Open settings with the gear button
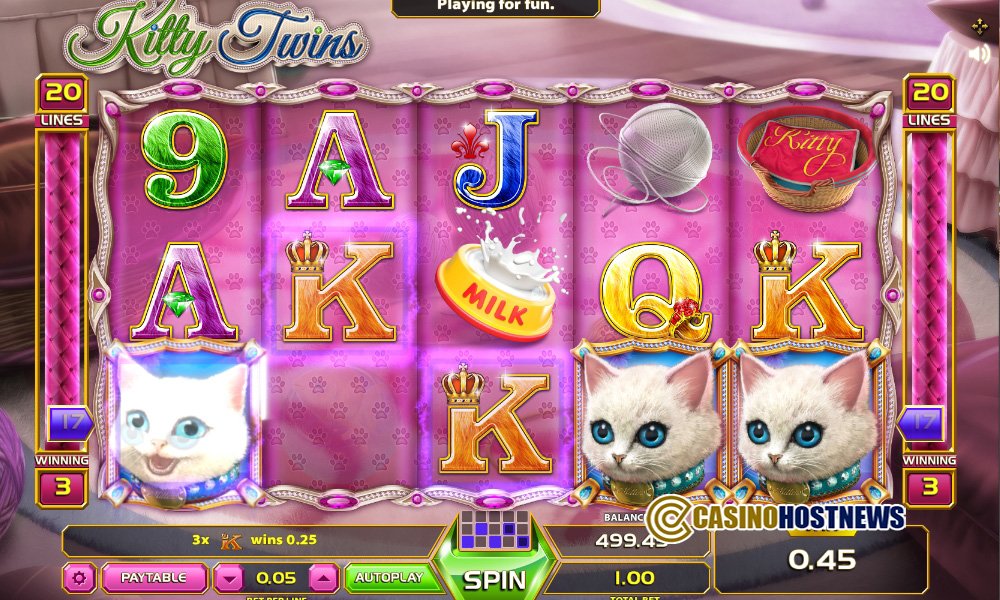This screenshot has width=1000, height=600. pyautogui.click(x=78, y=578)
